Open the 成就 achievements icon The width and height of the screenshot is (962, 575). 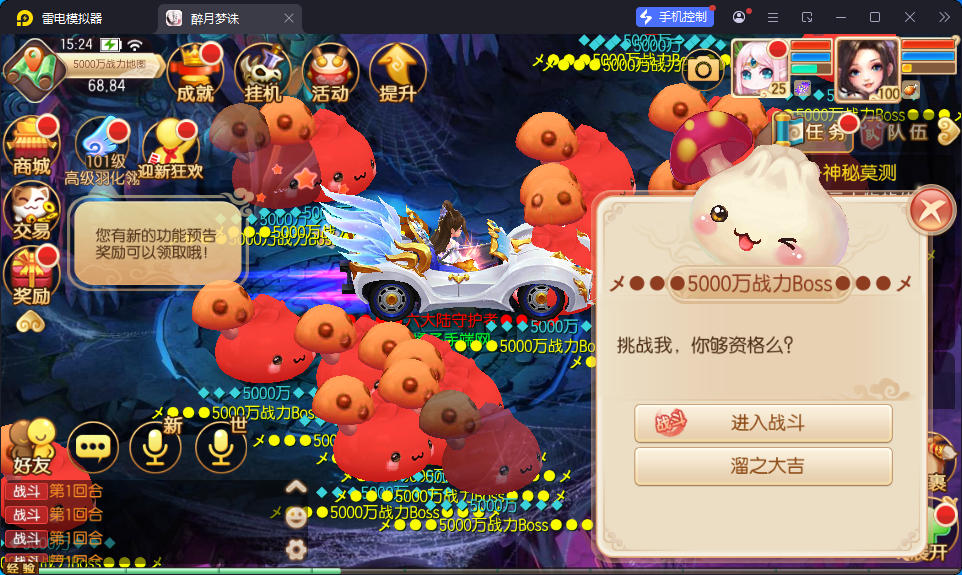(195, 73)
